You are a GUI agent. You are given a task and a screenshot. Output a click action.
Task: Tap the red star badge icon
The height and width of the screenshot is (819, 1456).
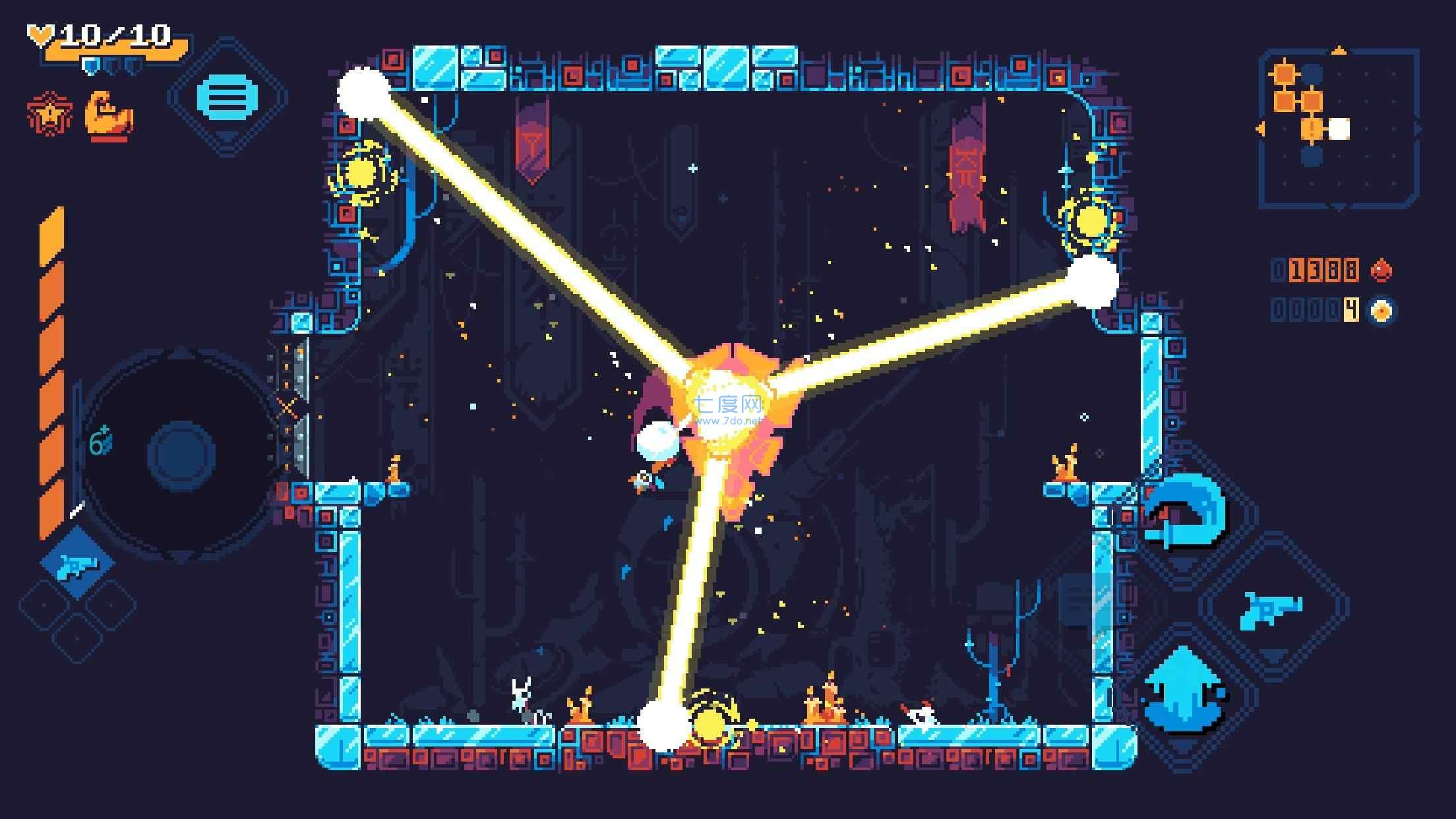[x=49, y=114]
